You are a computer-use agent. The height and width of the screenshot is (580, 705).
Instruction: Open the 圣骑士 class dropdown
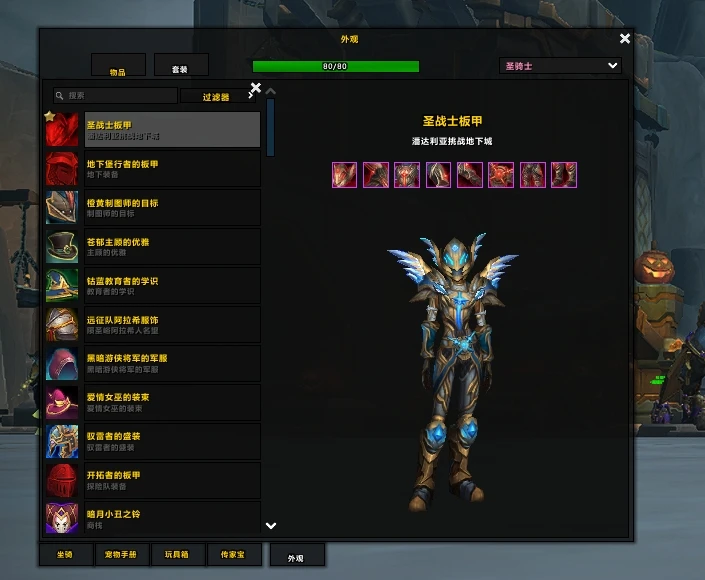[x=560, y=66]
